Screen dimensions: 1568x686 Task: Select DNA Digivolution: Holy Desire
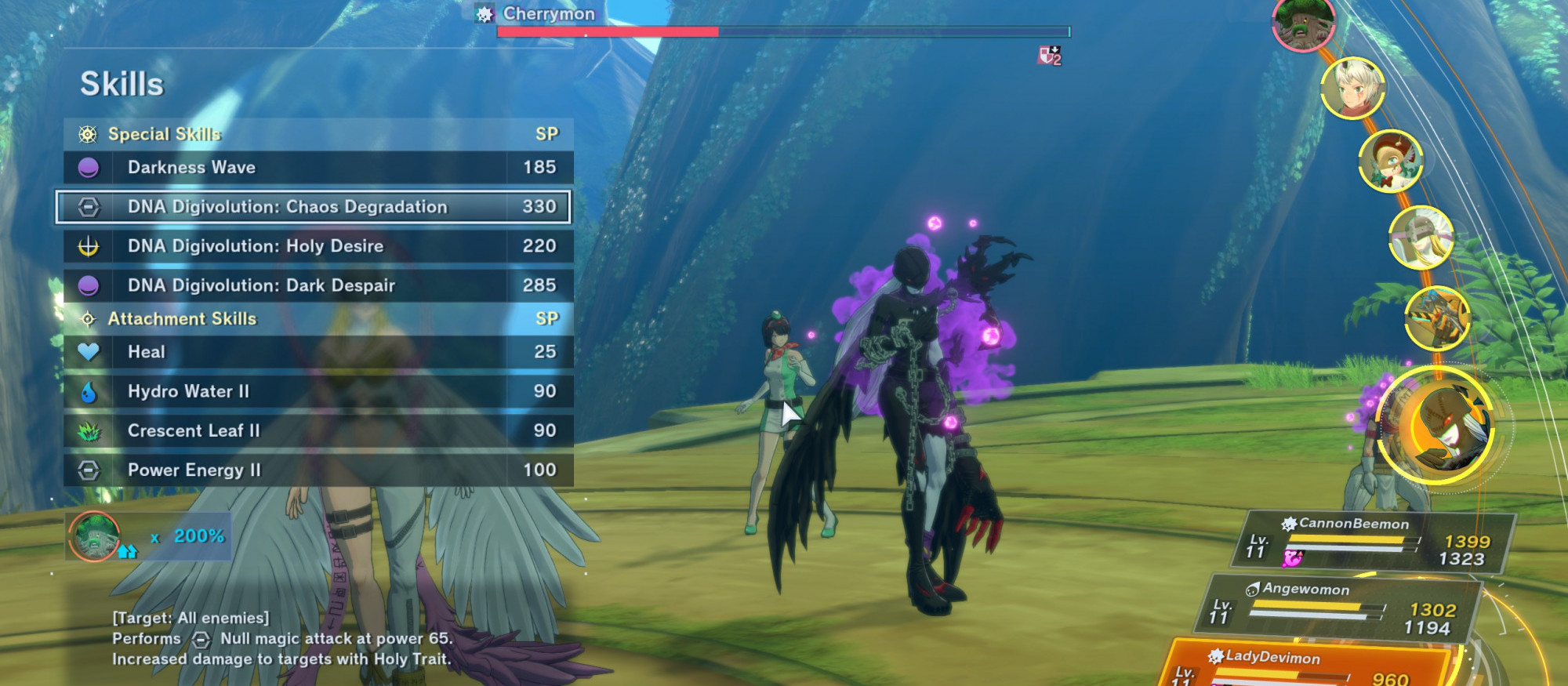click(x=318, y=246)
